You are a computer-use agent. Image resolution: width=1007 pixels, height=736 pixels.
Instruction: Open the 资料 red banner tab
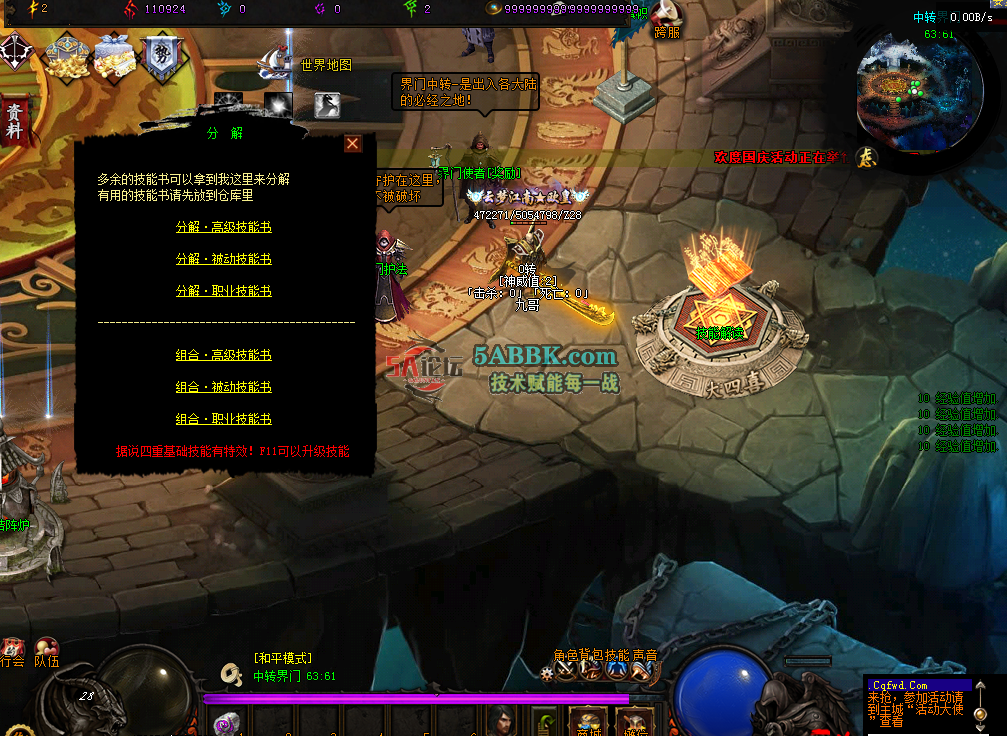click(x=14, y=122)
